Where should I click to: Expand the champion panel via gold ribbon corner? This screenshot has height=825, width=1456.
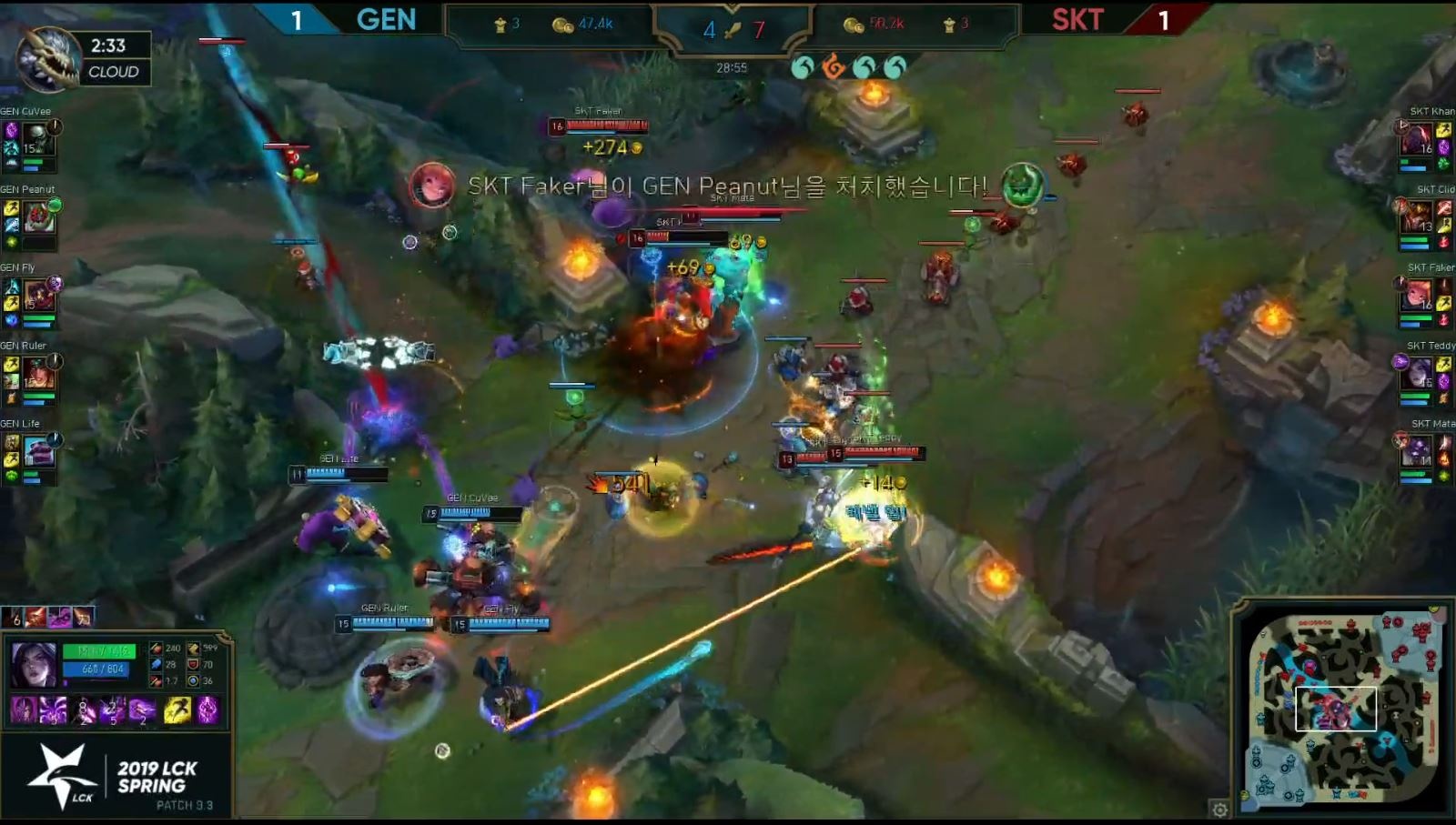point(224,635)
